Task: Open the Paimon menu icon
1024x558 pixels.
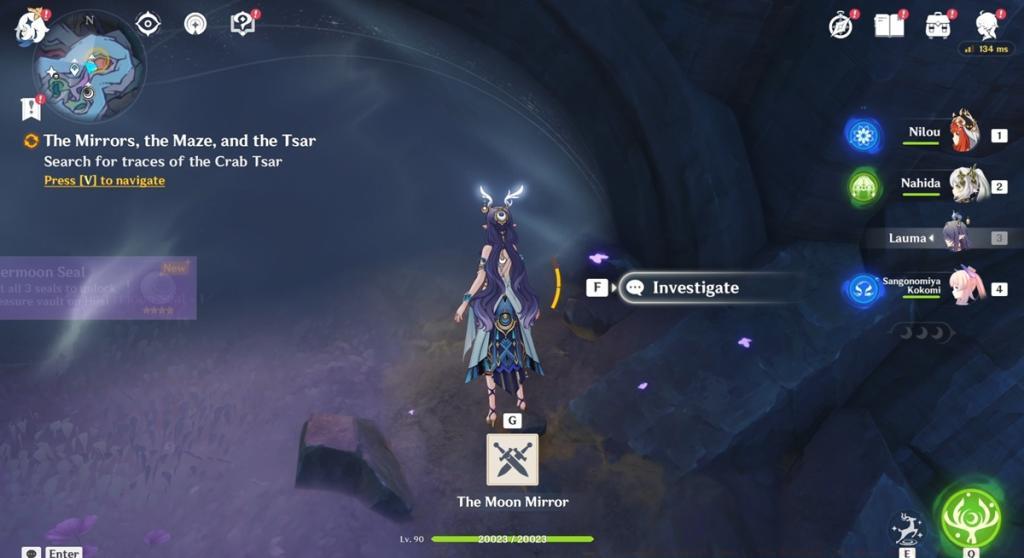Action: (30, 26)
